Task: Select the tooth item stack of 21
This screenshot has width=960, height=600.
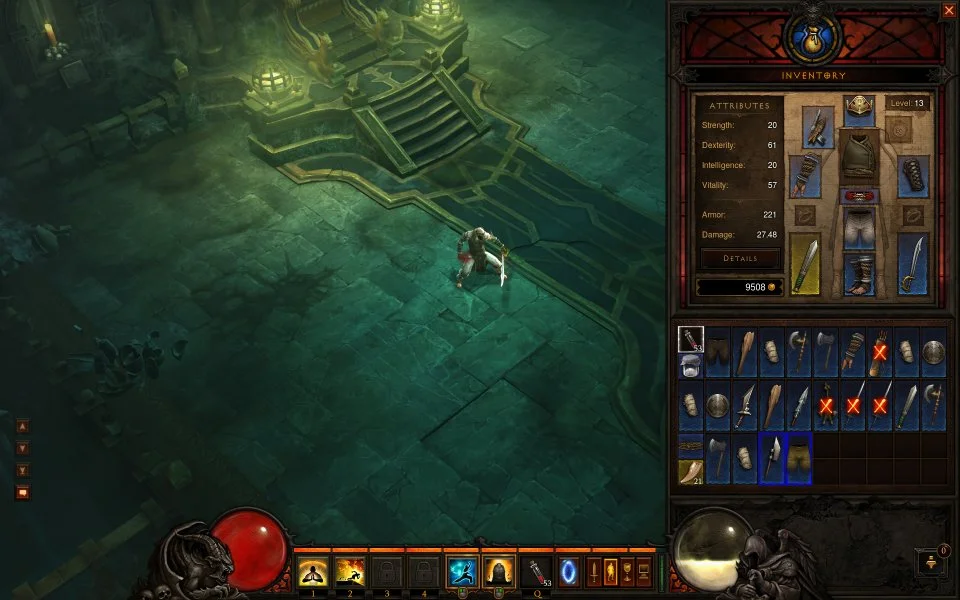Action: (691, 471)
